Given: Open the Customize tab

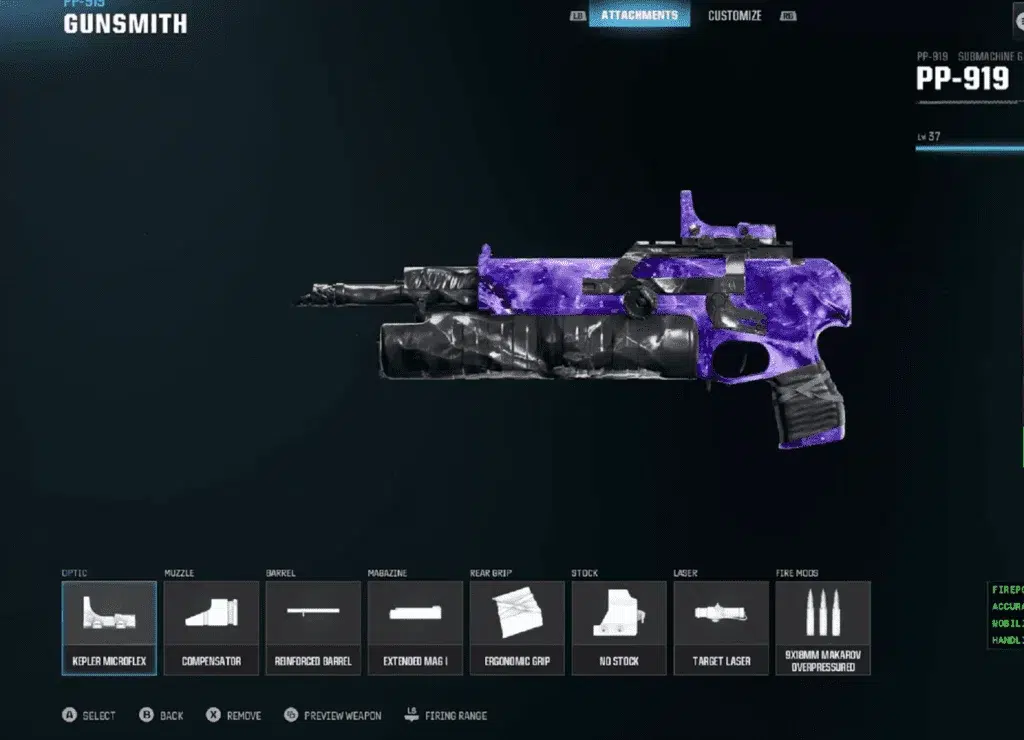Looking at the screenshot, I should pos(734,15).
